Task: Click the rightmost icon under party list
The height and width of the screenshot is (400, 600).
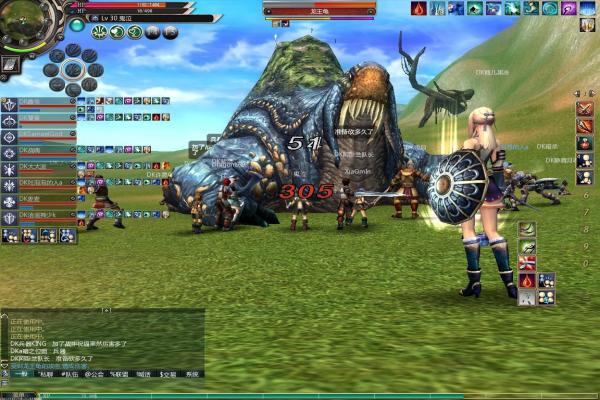Action: coord(66,236)
